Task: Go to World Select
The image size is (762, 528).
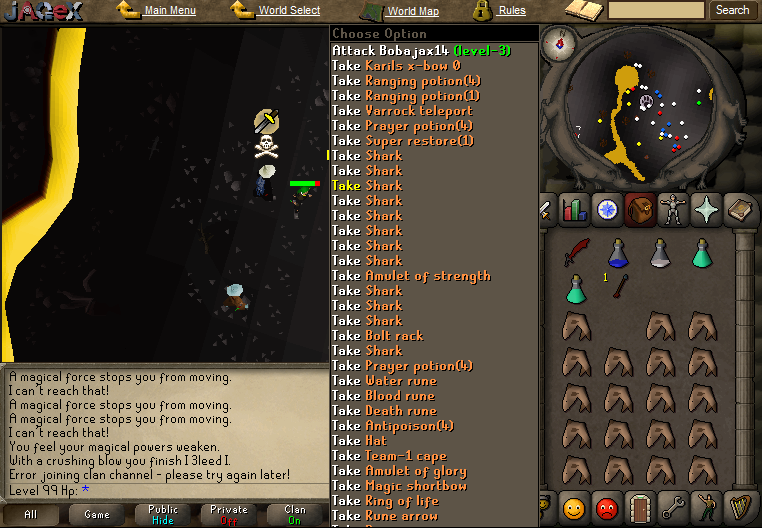Action: (289, 11)
